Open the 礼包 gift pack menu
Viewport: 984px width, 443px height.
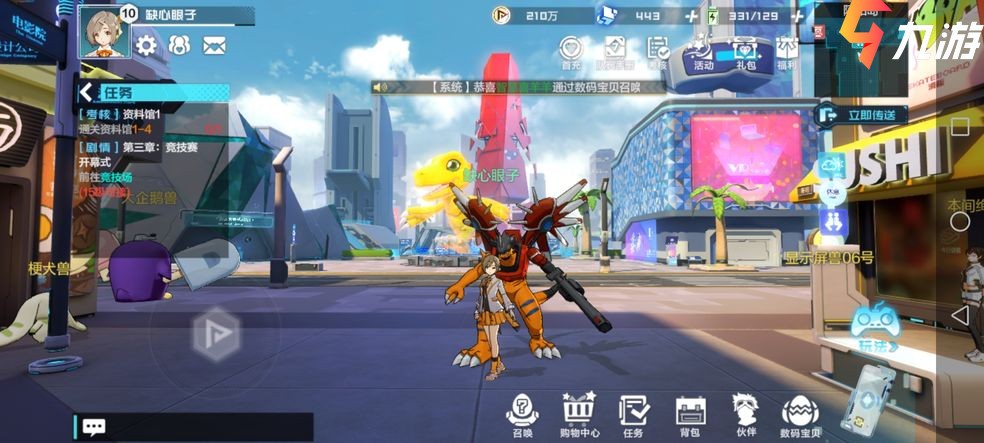click(x=745, y=52)
